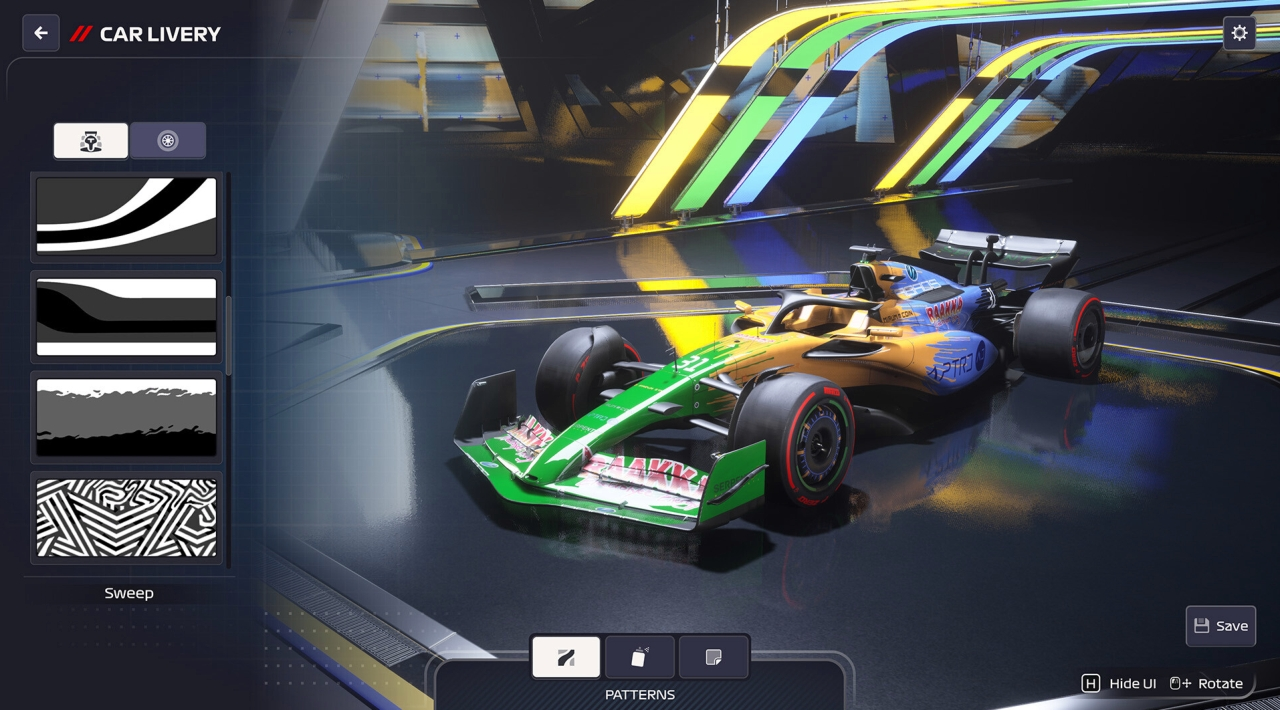Switch to the car body livery tab
The height and width of the screenshot is (710, 1280).
[91, 141]
